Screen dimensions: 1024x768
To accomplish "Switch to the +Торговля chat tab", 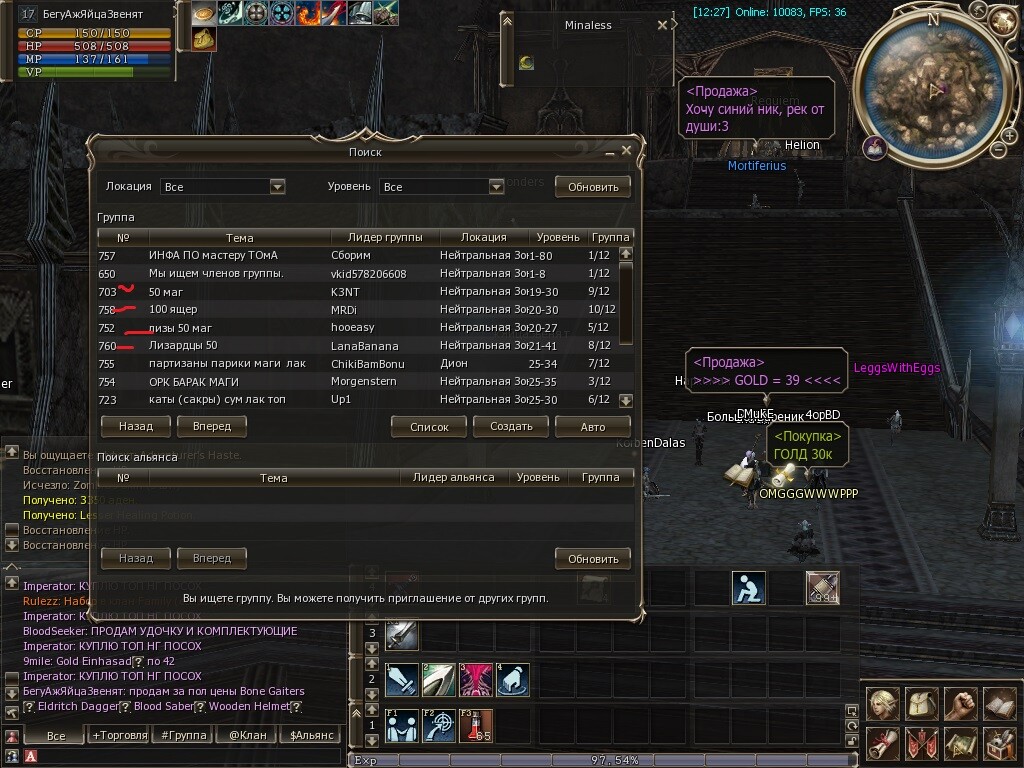I will [x=118, y=735].
